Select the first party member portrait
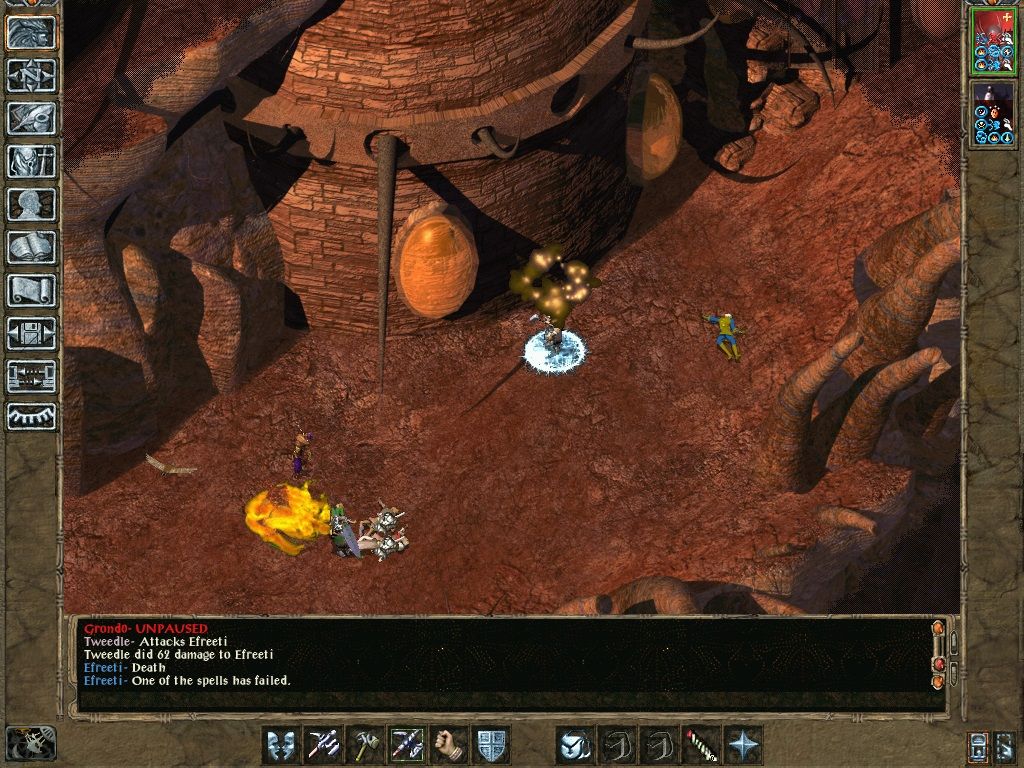 tap(992, 41)
